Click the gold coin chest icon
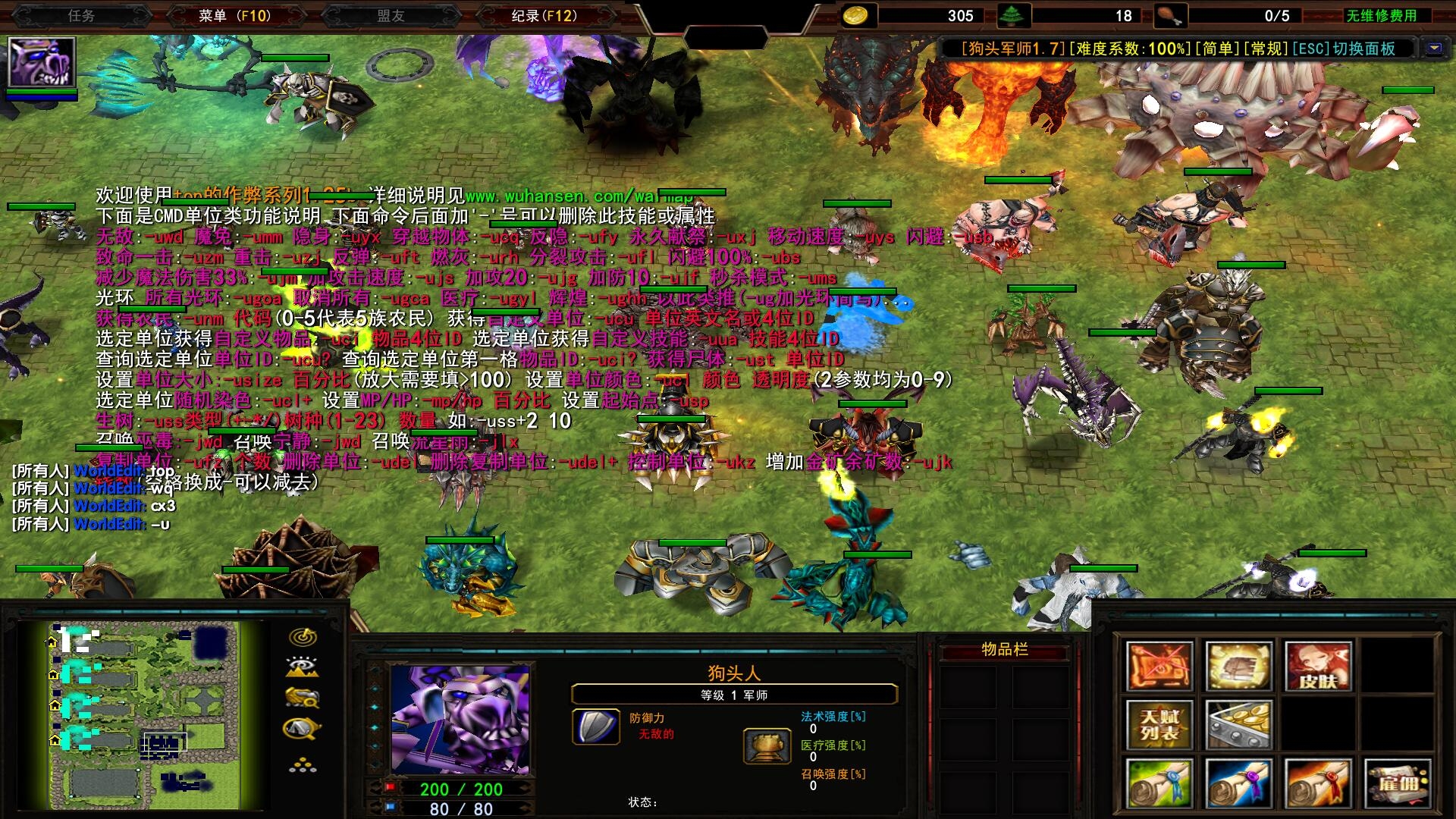The height and width of the screenshot is (819, 1456). pos(1238,724)
